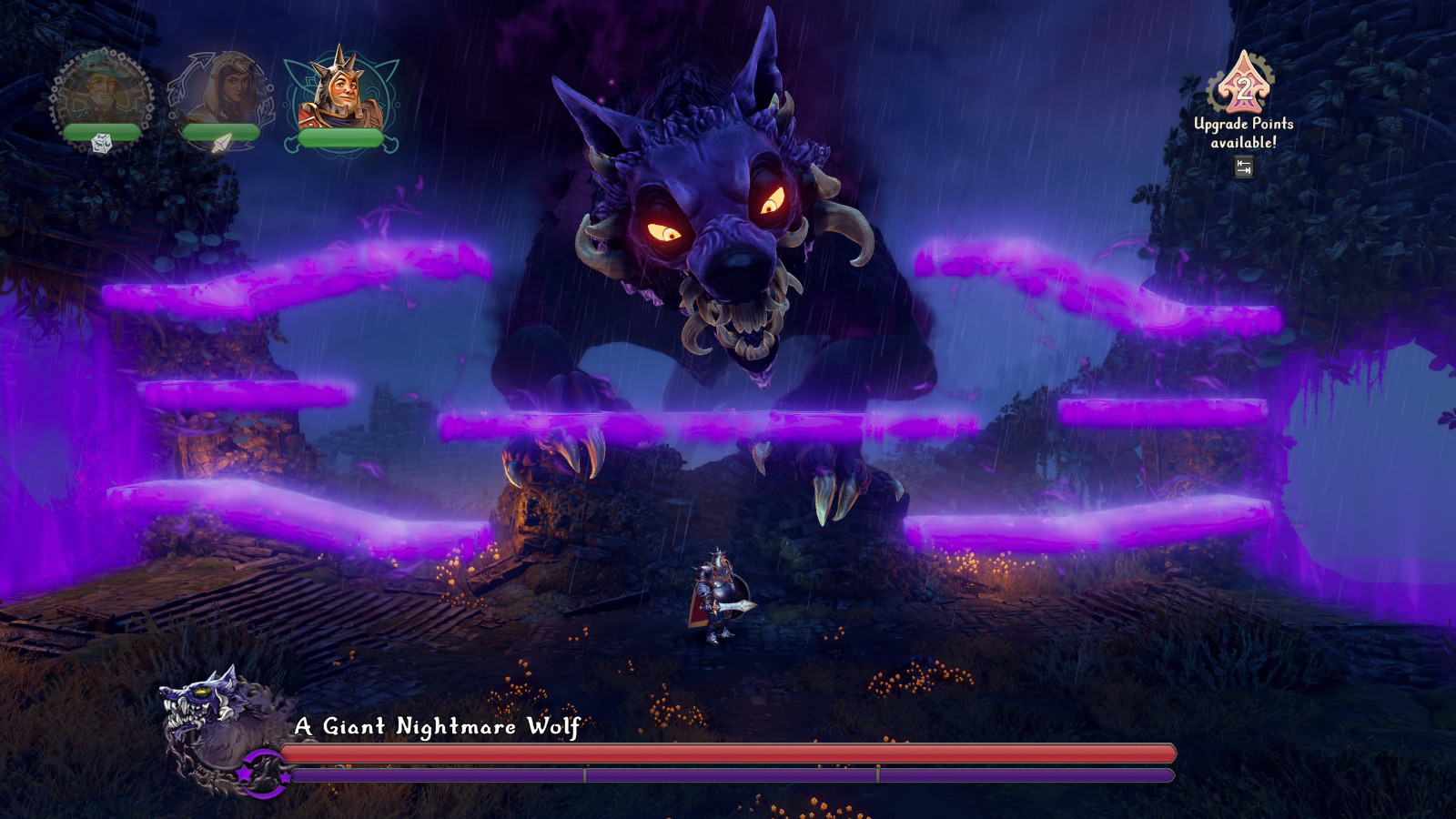Click the wolf's red boss health bar

click(728, 753)
